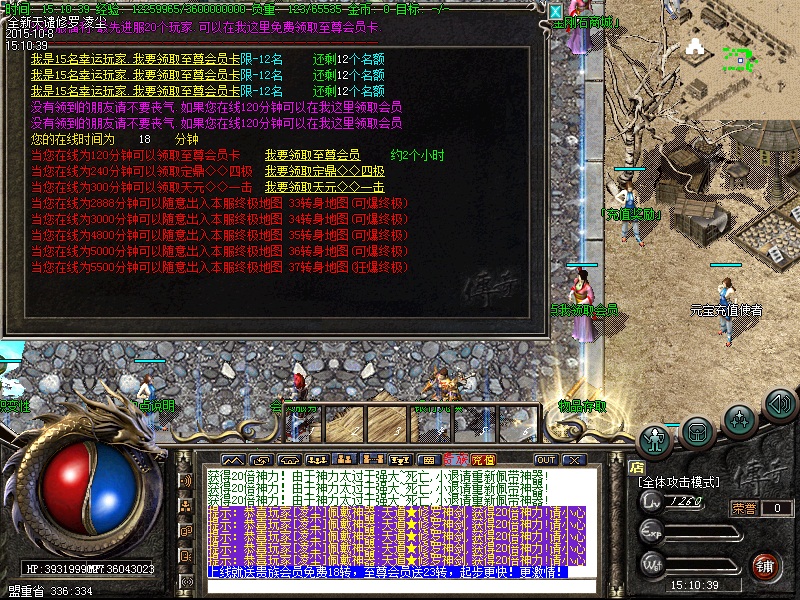
Task: Claim the 至尊会员 membership link
Action: (x=312, y=155)
